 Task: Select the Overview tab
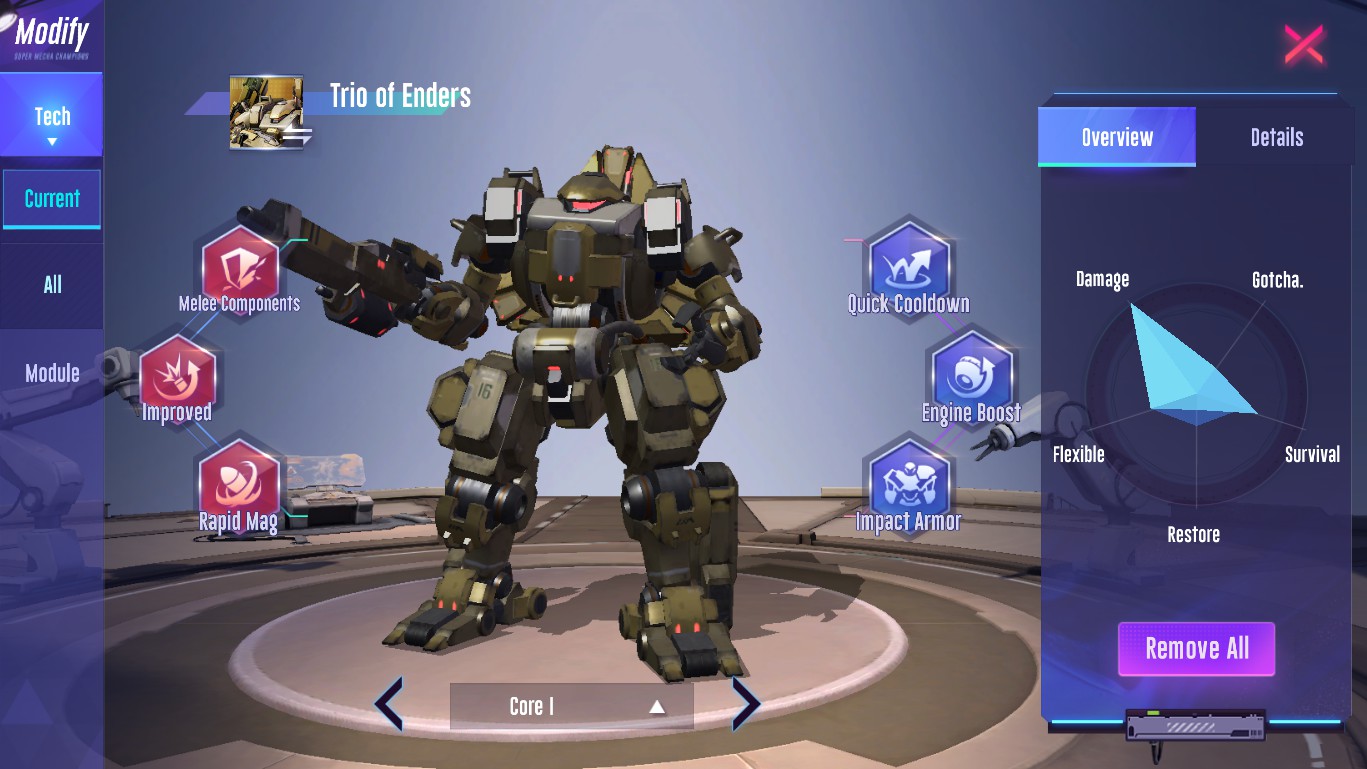1117,137
